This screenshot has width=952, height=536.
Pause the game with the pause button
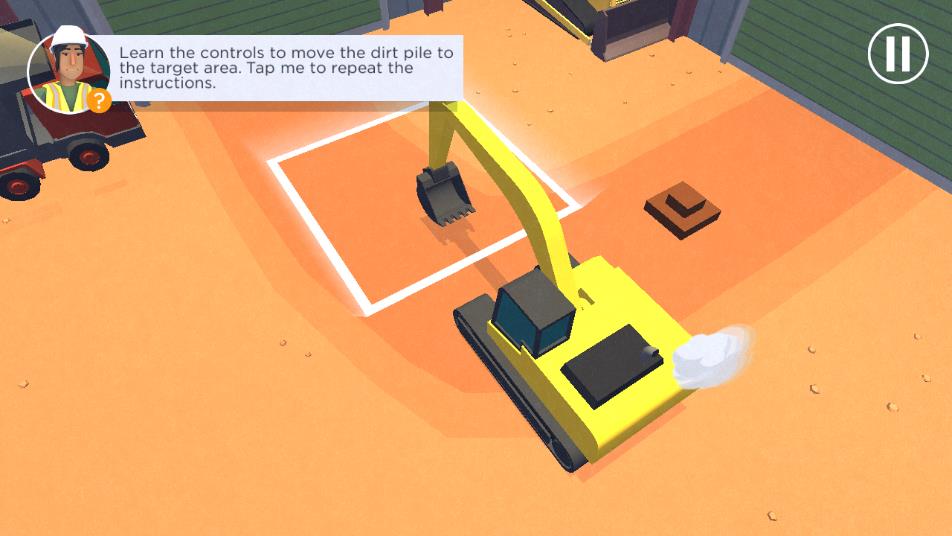click(x=898, y=53)
